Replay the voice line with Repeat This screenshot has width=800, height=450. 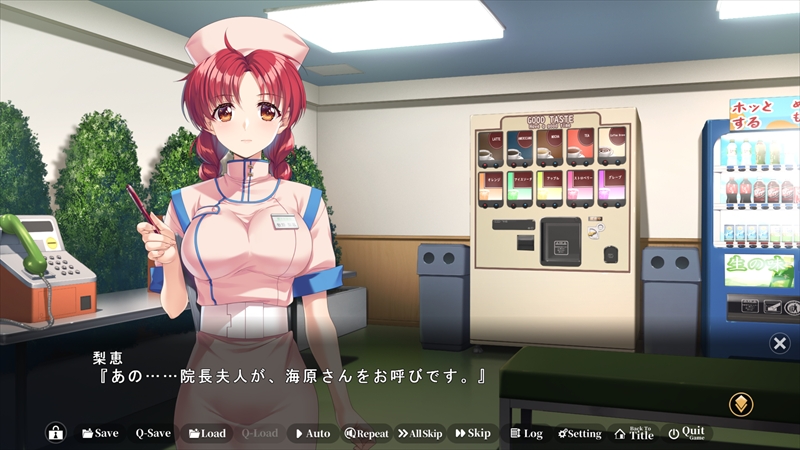pyautogui.click(x=366, y=433)
